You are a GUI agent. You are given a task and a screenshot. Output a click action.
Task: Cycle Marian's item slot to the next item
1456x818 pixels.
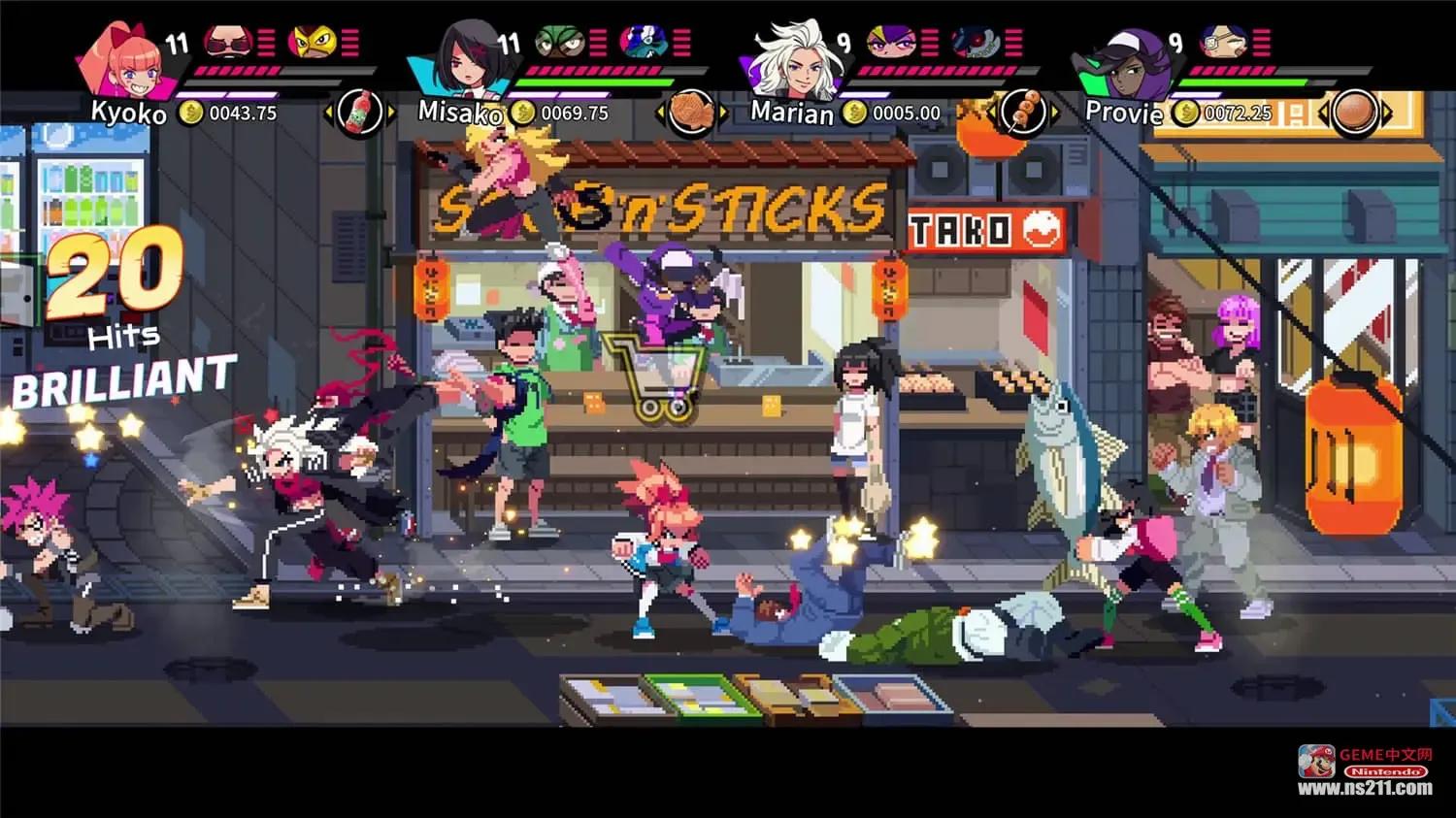tap(1054, 113)
